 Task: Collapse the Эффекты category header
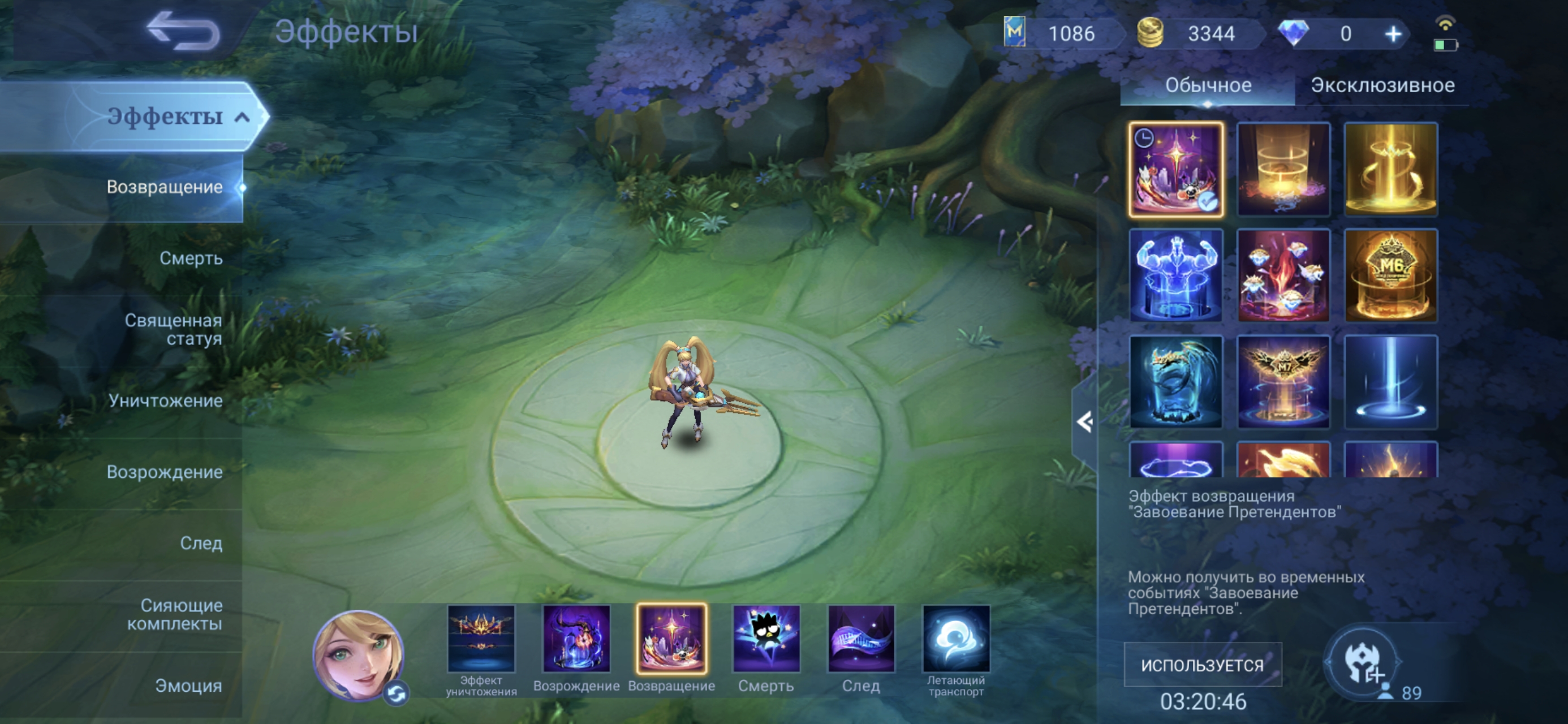point(242,117)
